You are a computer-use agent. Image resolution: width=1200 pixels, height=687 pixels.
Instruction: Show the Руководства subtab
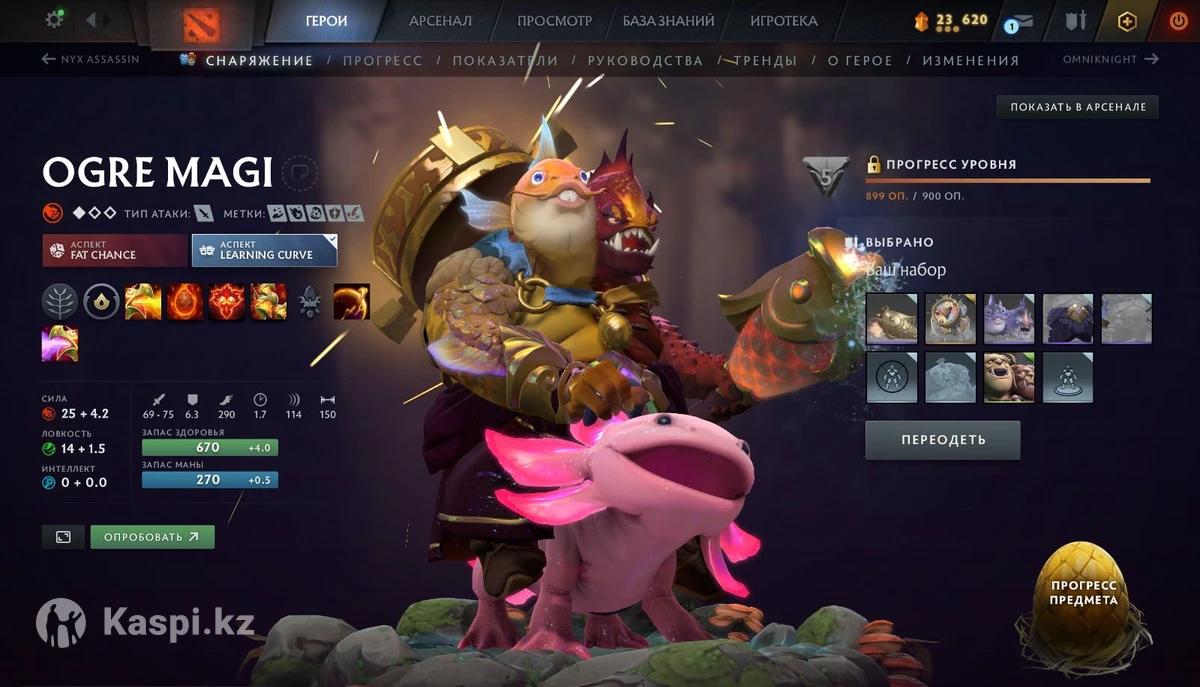pyautogui.click(x=645, y=60)
